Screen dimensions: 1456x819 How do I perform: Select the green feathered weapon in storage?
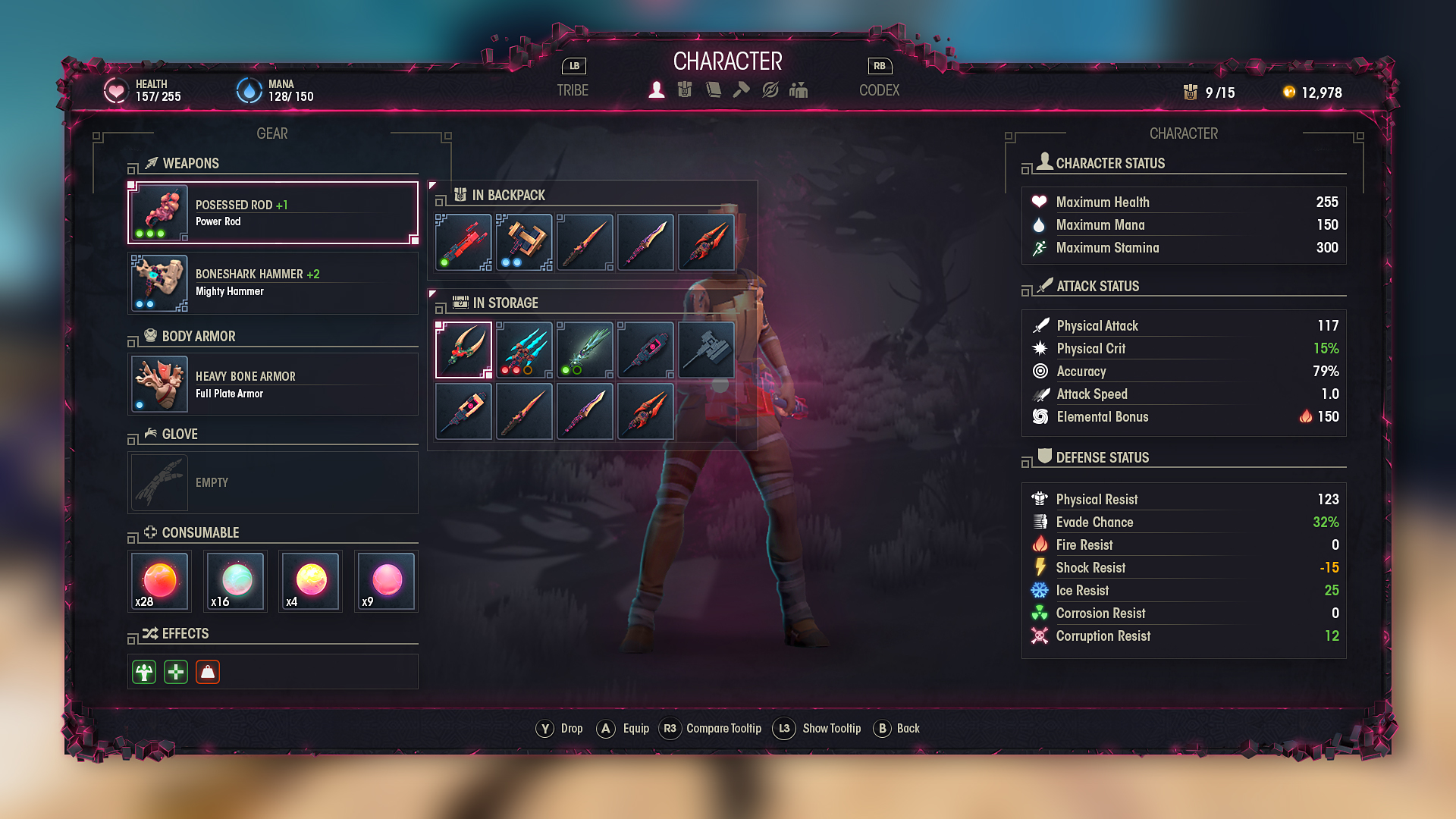[585, 350]
